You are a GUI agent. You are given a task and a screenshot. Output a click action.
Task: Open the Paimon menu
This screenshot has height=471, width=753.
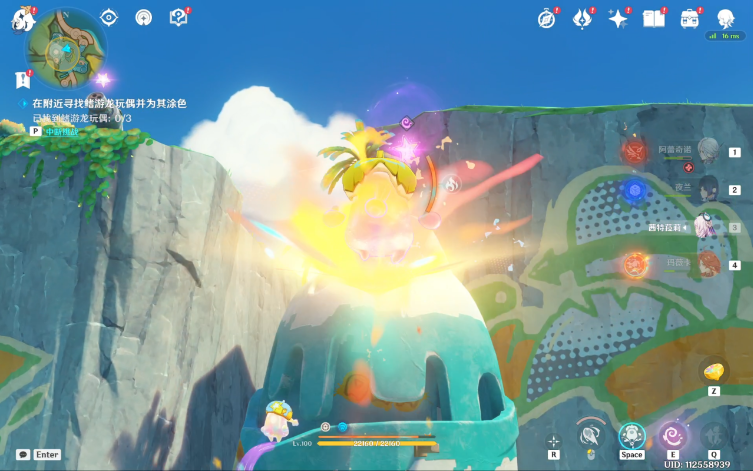click(x=22, y=18)
